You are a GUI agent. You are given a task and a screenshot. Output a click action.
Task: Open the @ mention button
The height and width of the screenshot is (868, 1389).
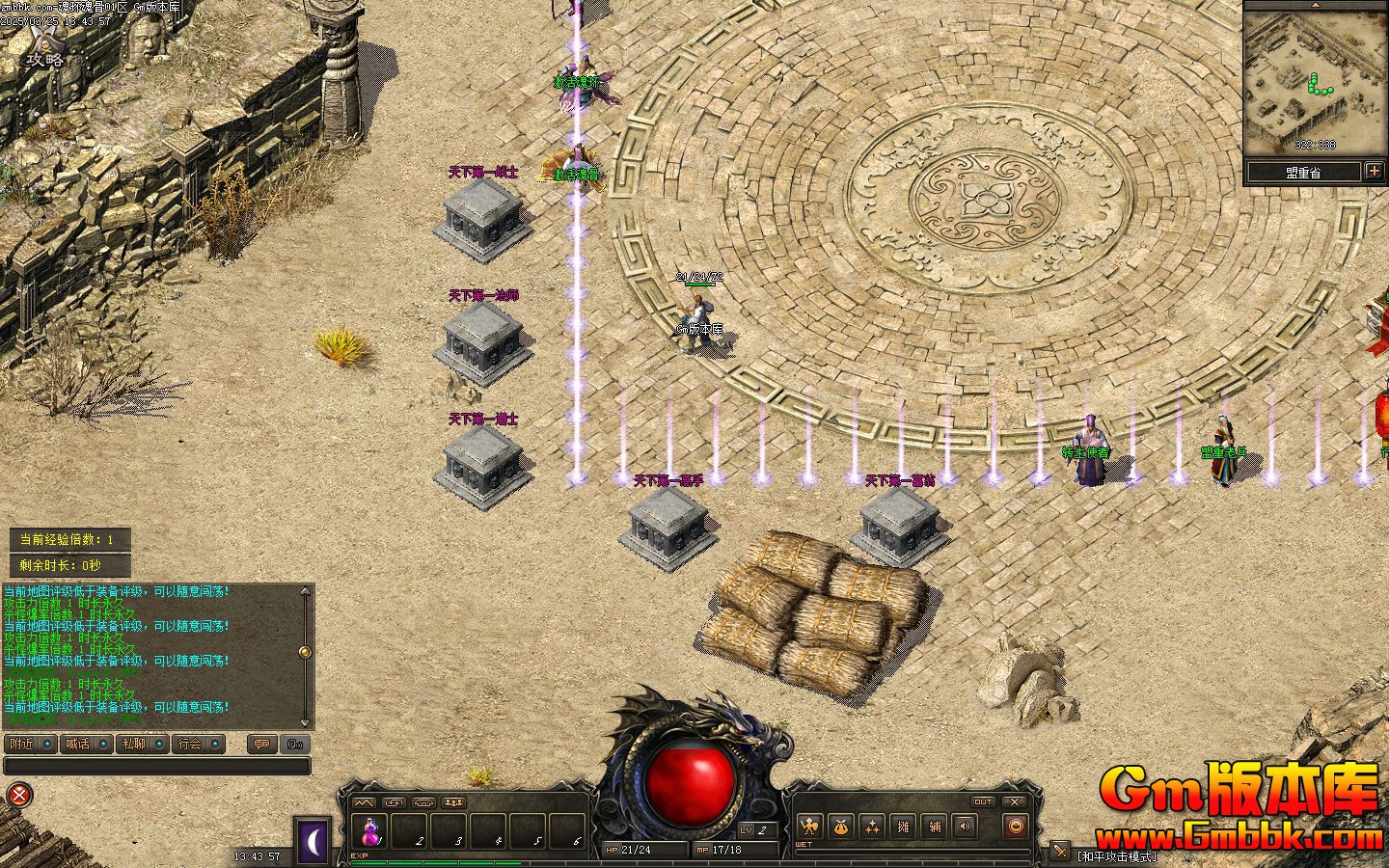pyautogui.click(x=294, y=744)
